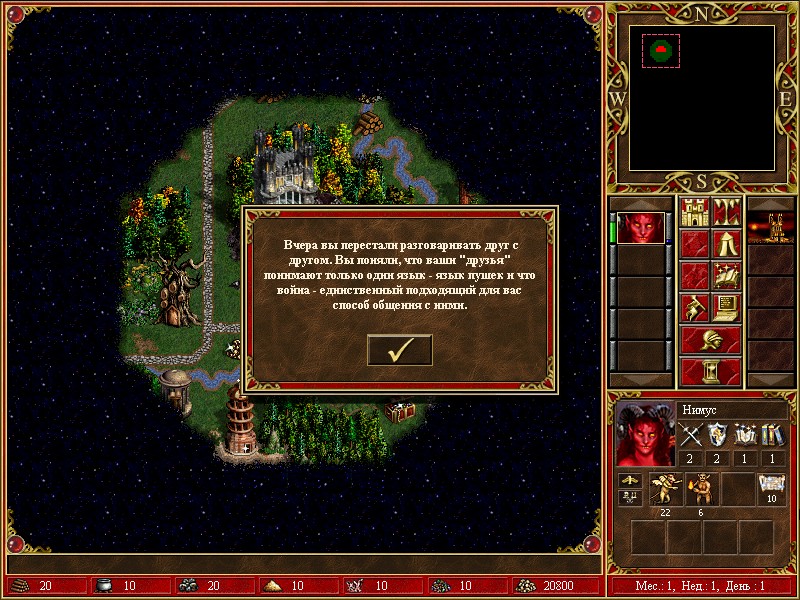Select the stack of 22 imps
The height and width of the screenshot is (600, 800).
point(664,488)
